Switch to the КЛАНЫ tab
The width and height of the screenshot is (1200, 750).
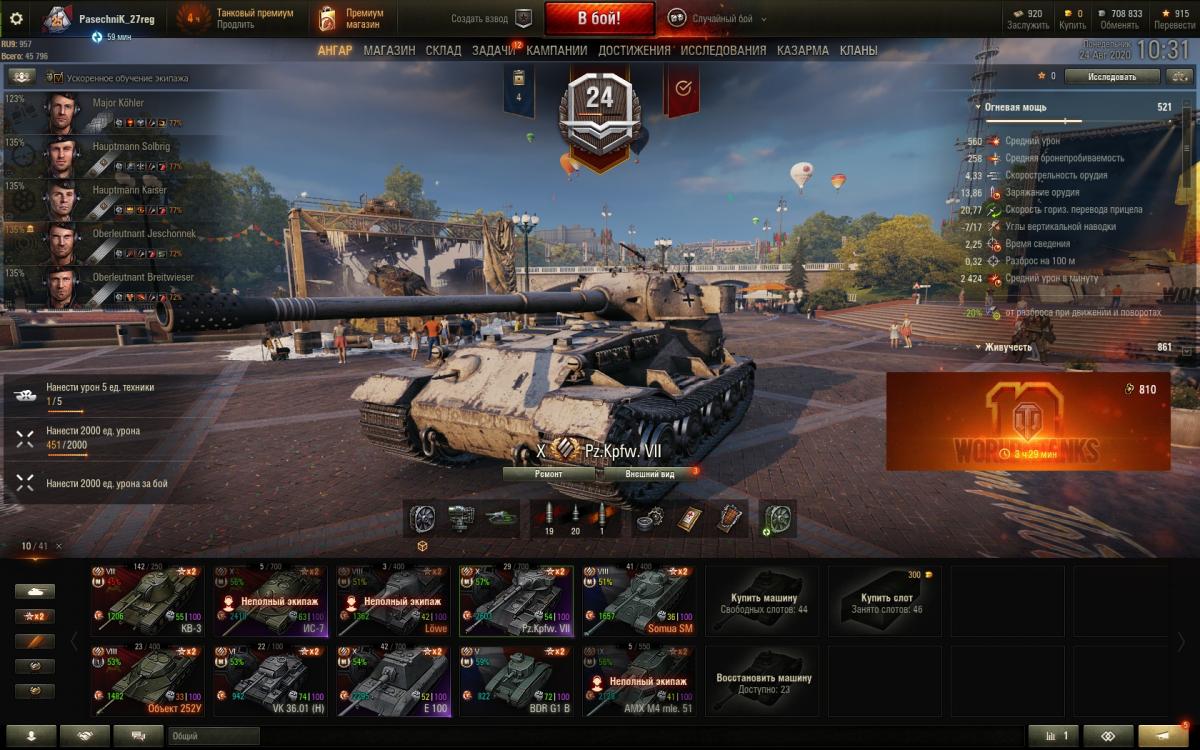coord(859,50)
